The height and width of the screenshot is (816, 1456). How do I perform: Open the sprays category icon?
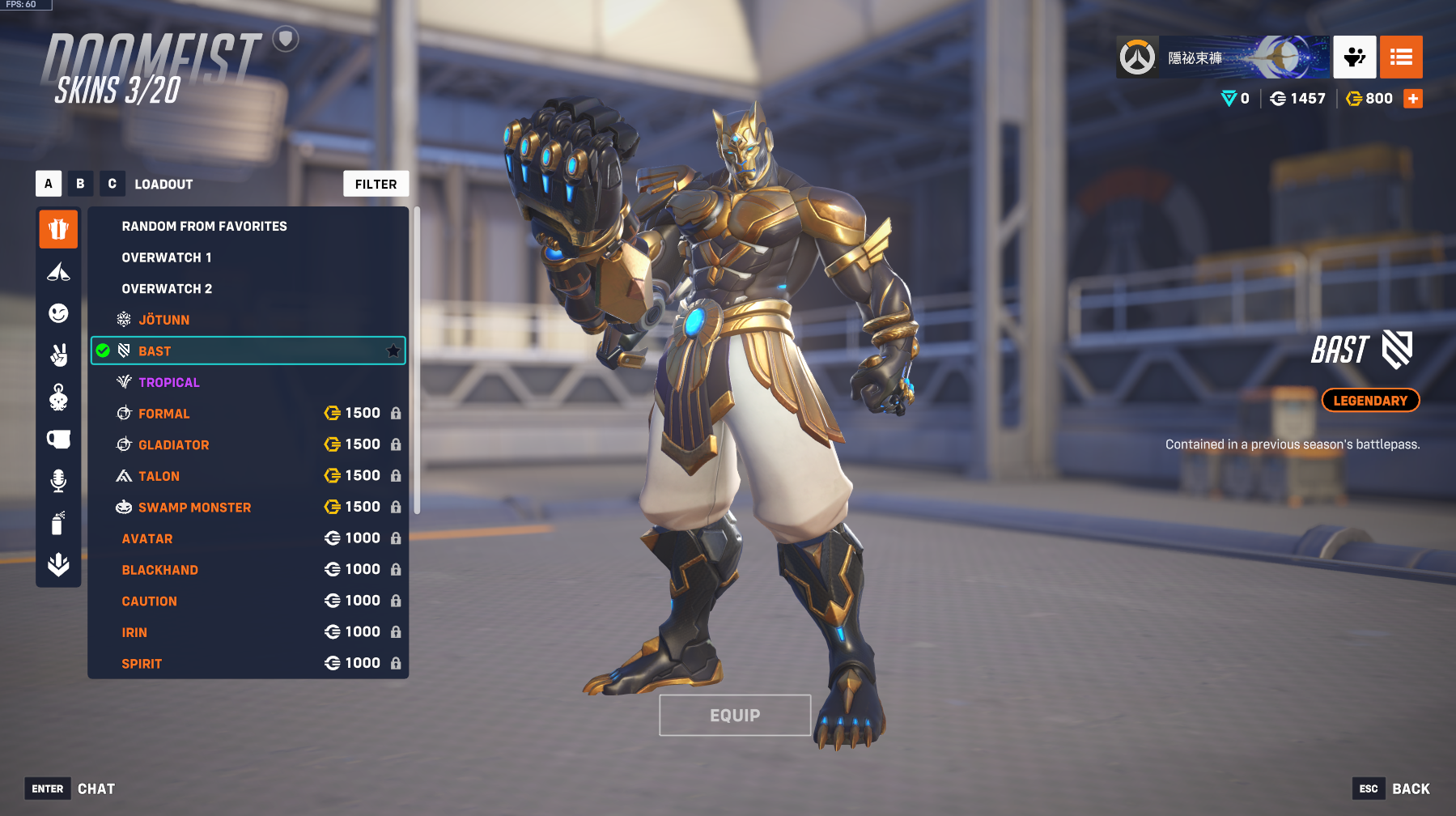pos(58,523)
